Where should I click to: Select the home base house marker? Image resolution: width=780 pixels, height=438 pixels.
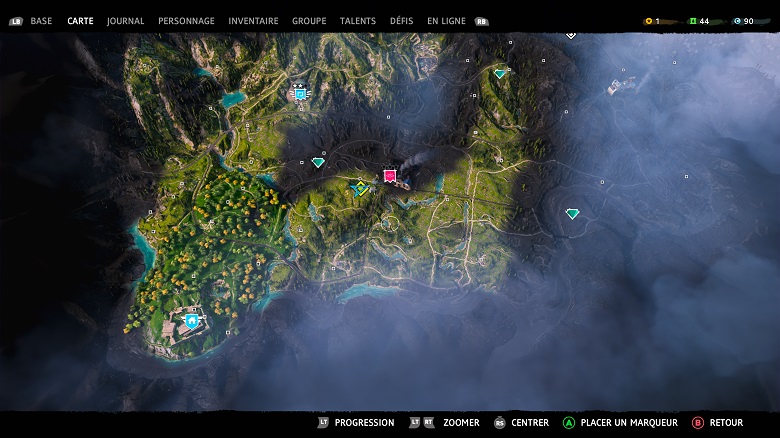click(x=191, y=321)
